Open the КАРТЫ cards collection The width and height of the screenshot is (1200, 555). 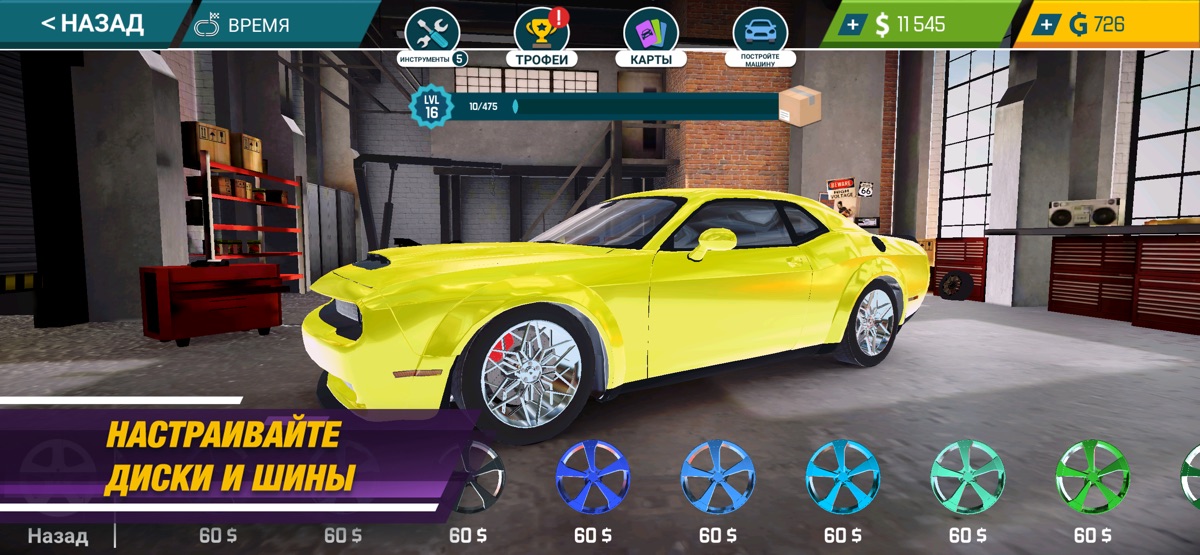click(x=650, y=39)
